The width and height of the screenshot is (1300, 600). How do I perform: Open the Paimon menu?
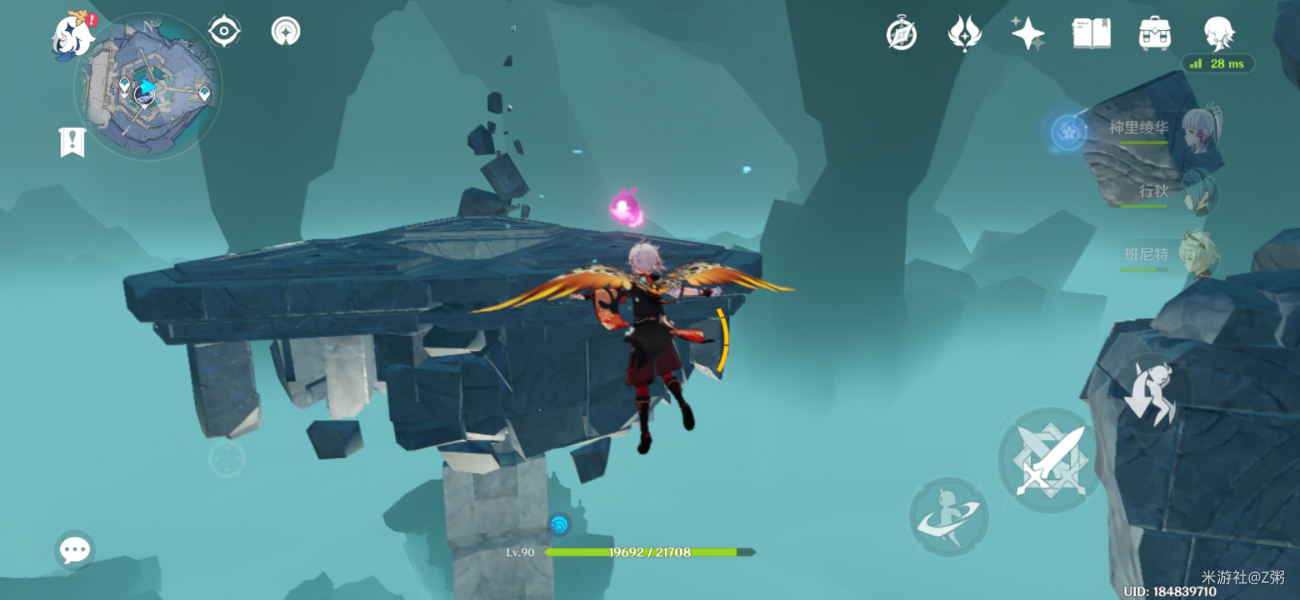[x=74, y=34]
